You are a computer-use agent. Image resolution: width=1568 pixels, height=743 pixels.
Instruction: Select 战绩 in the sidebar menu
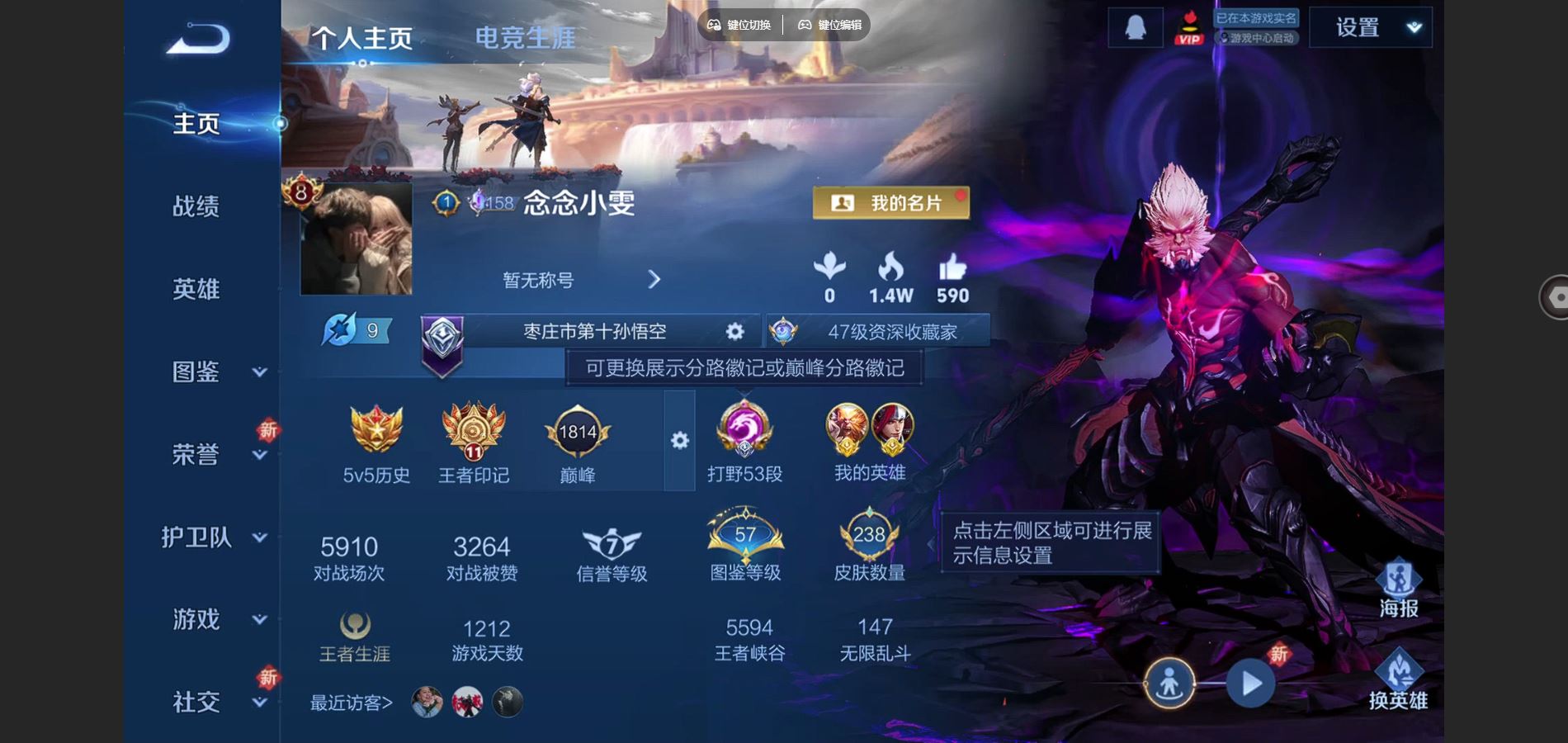tap(197, 208)
